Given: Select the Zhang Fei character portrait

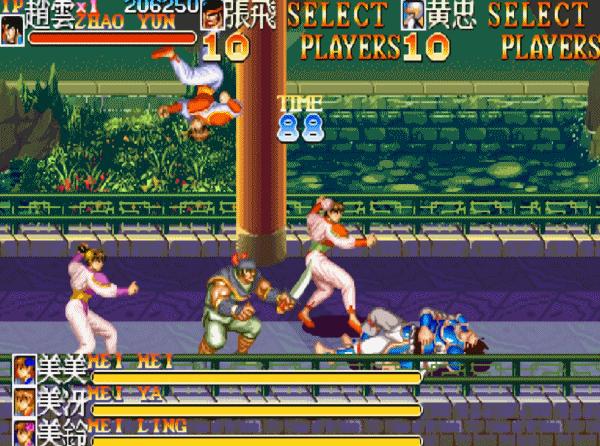Looking at the screenshot, I should pos(213,16).
